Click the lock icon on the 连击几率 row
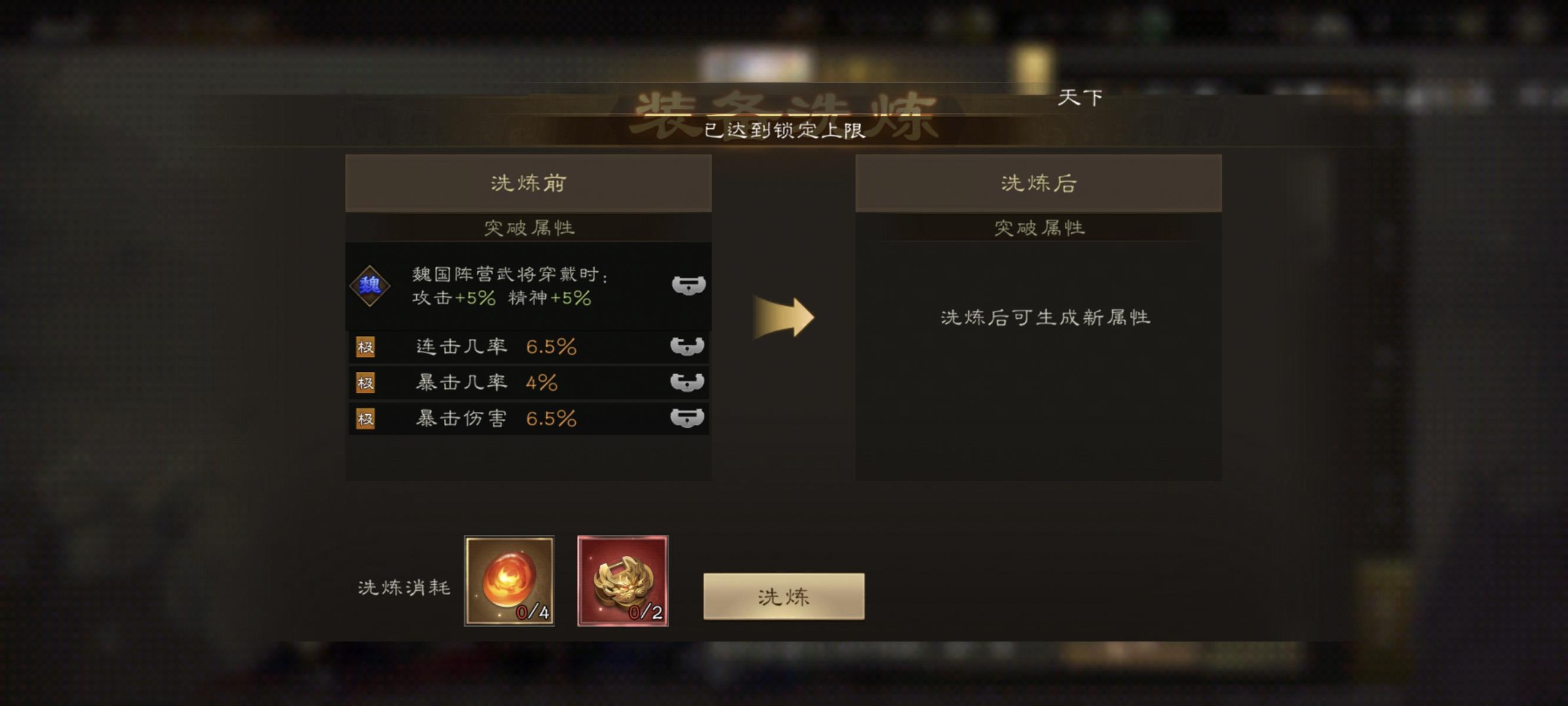 [x=687, y=346]
